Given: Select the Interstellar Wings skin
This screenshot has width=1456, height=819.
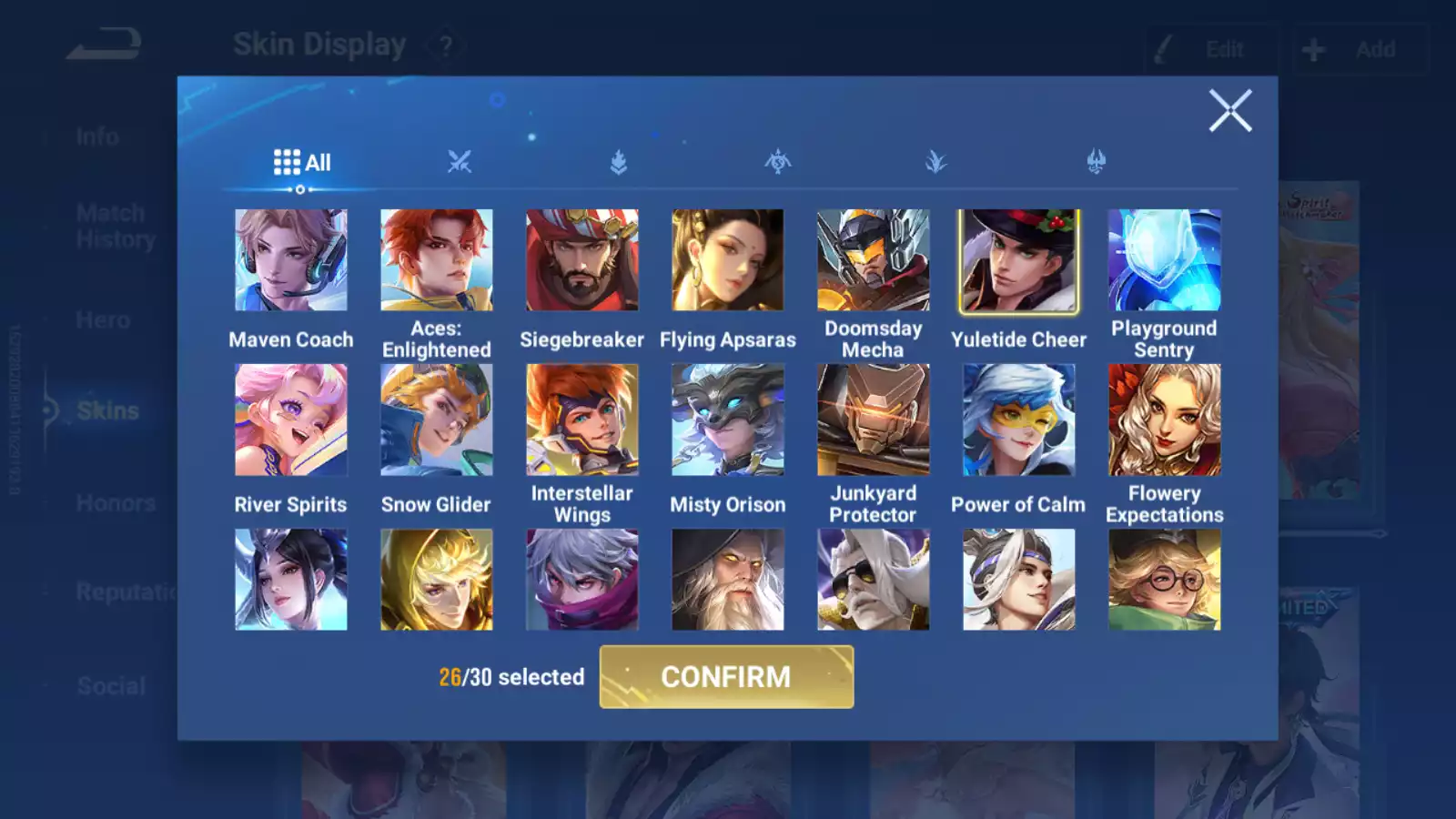Looking at the screenshot, I should [581, 420].
